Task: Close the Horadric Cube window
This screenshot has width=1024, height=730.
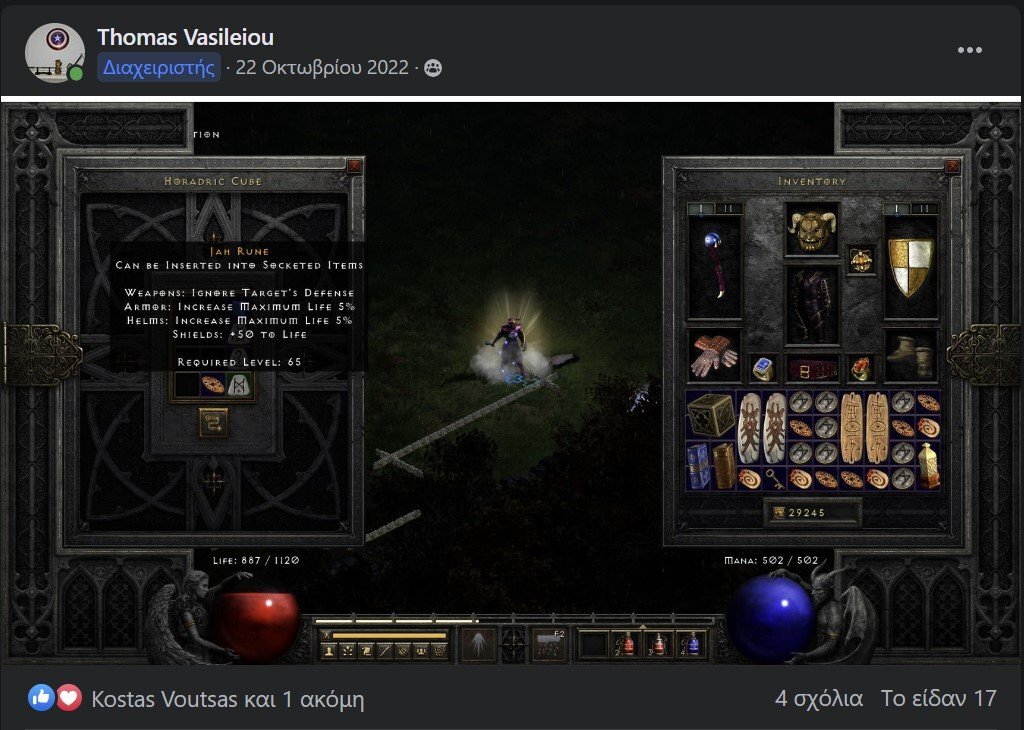Action: coord(354,167)
